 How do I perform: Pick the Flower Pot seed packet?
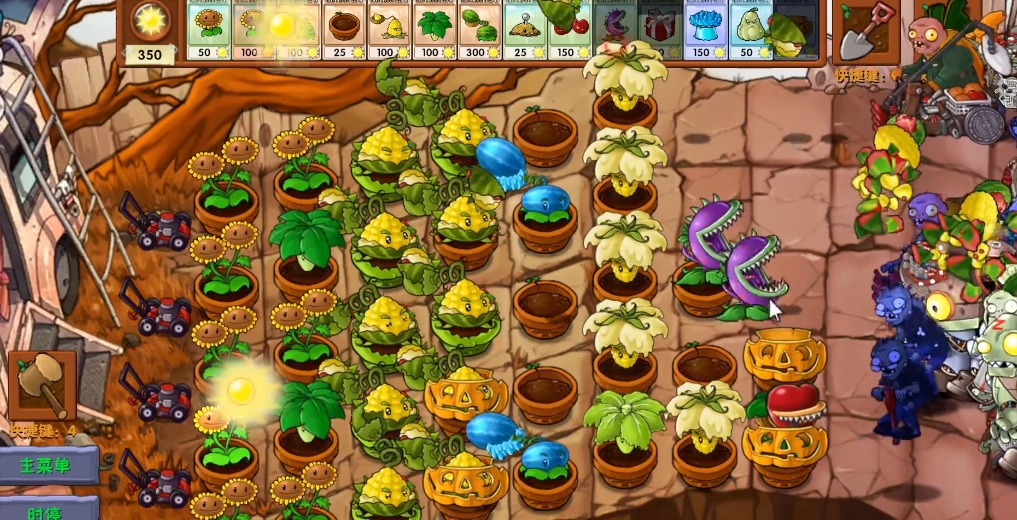point(343,28)
